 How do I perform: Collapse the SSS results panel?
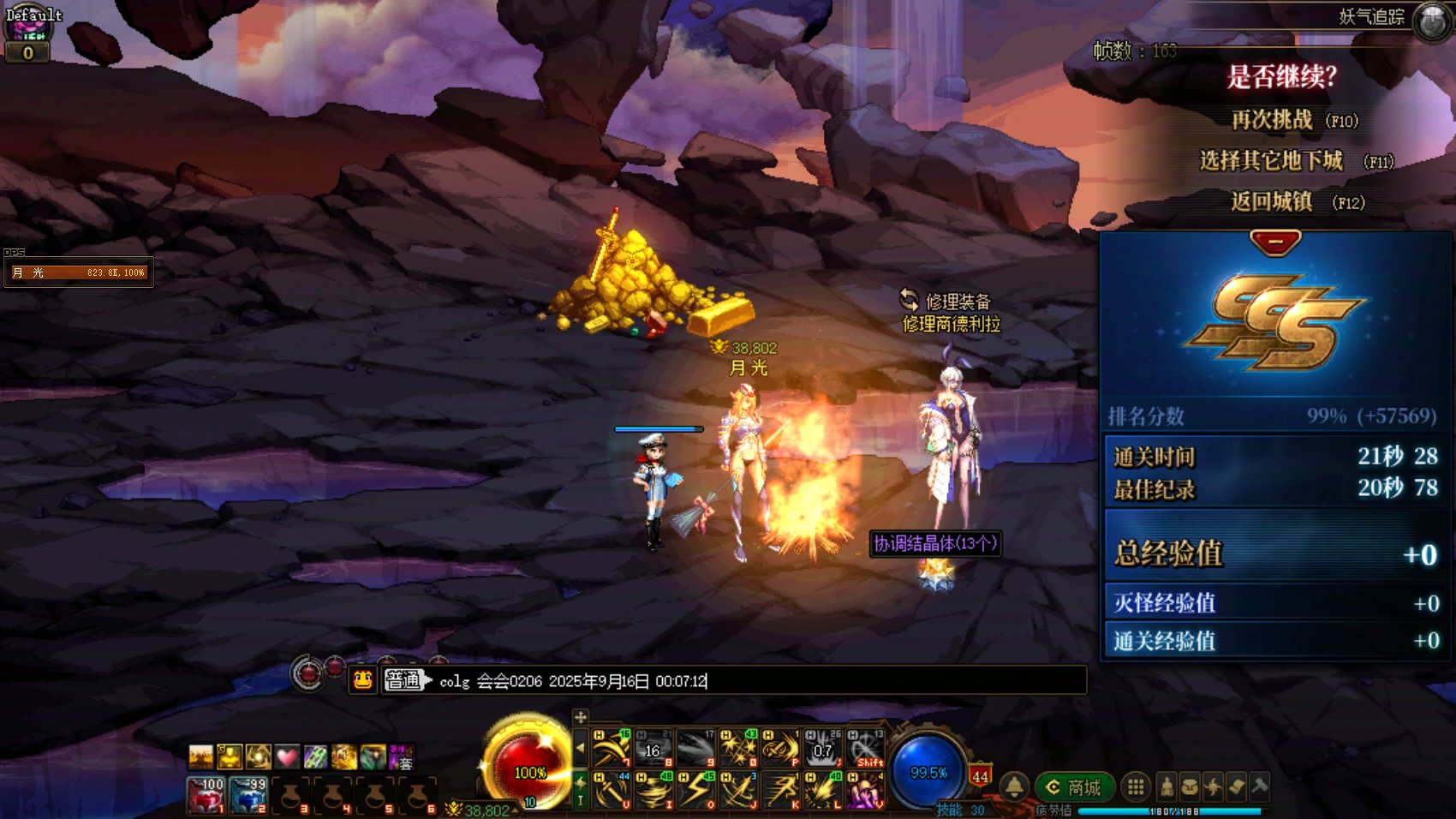[x=1275, y=242]
